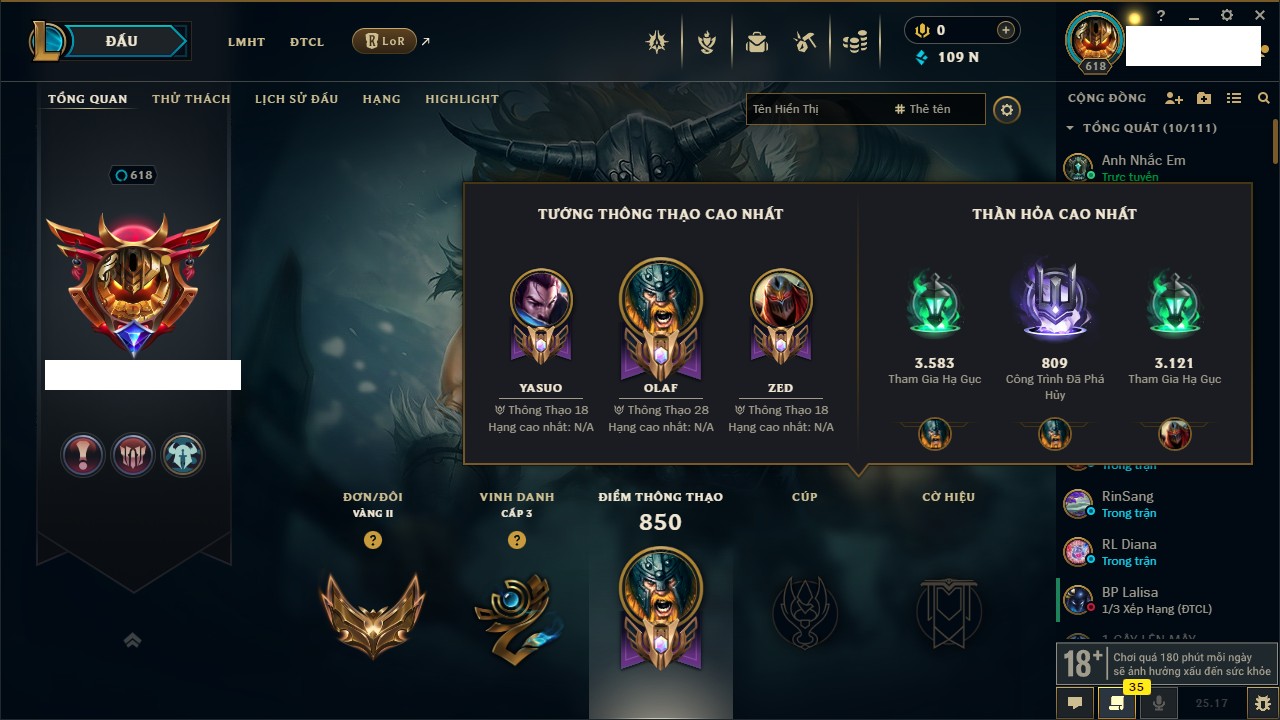This screenshot has height=720, width=1280.
Task: Switch to the HIGHLIGHT tab
Action: click(x=462, y=99)
